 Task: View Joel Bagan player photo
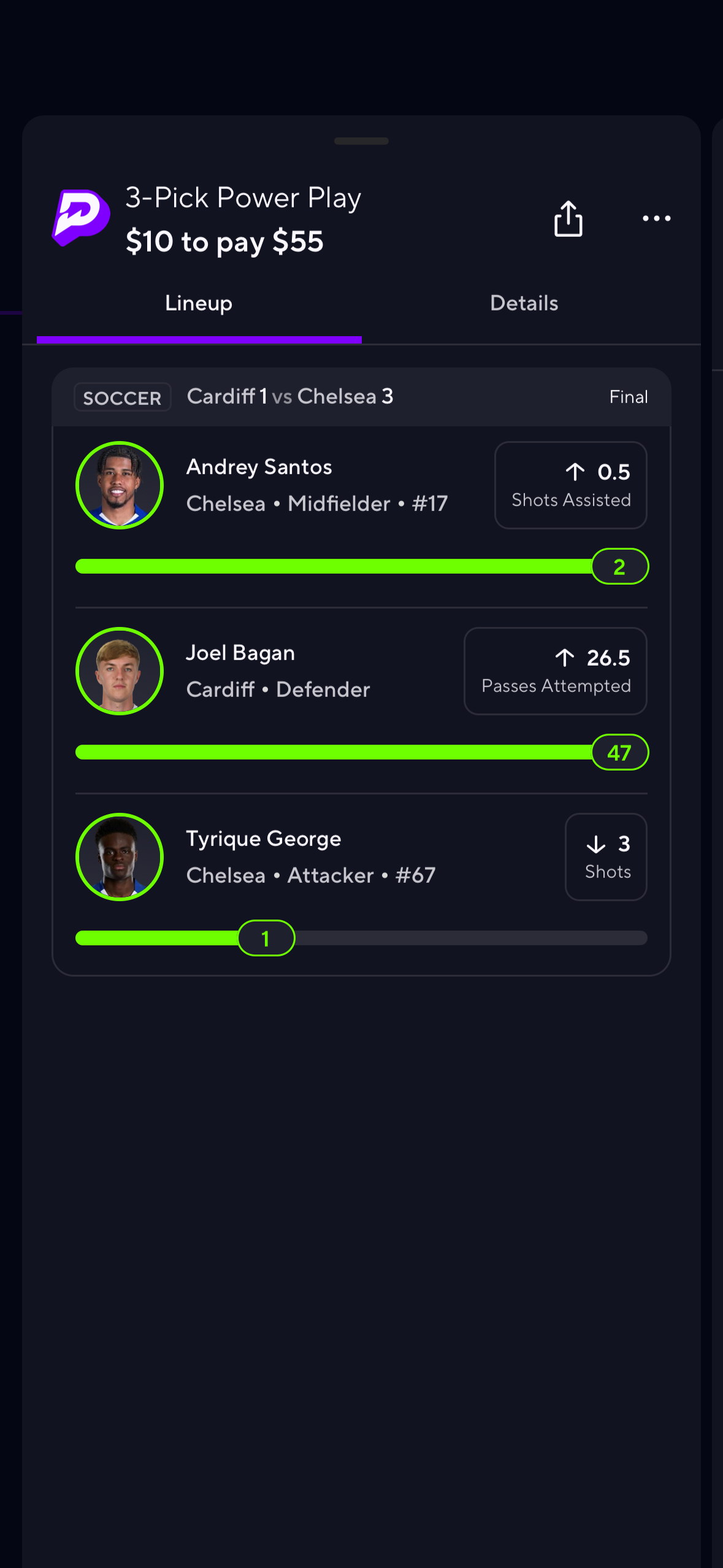coord(120,671)
